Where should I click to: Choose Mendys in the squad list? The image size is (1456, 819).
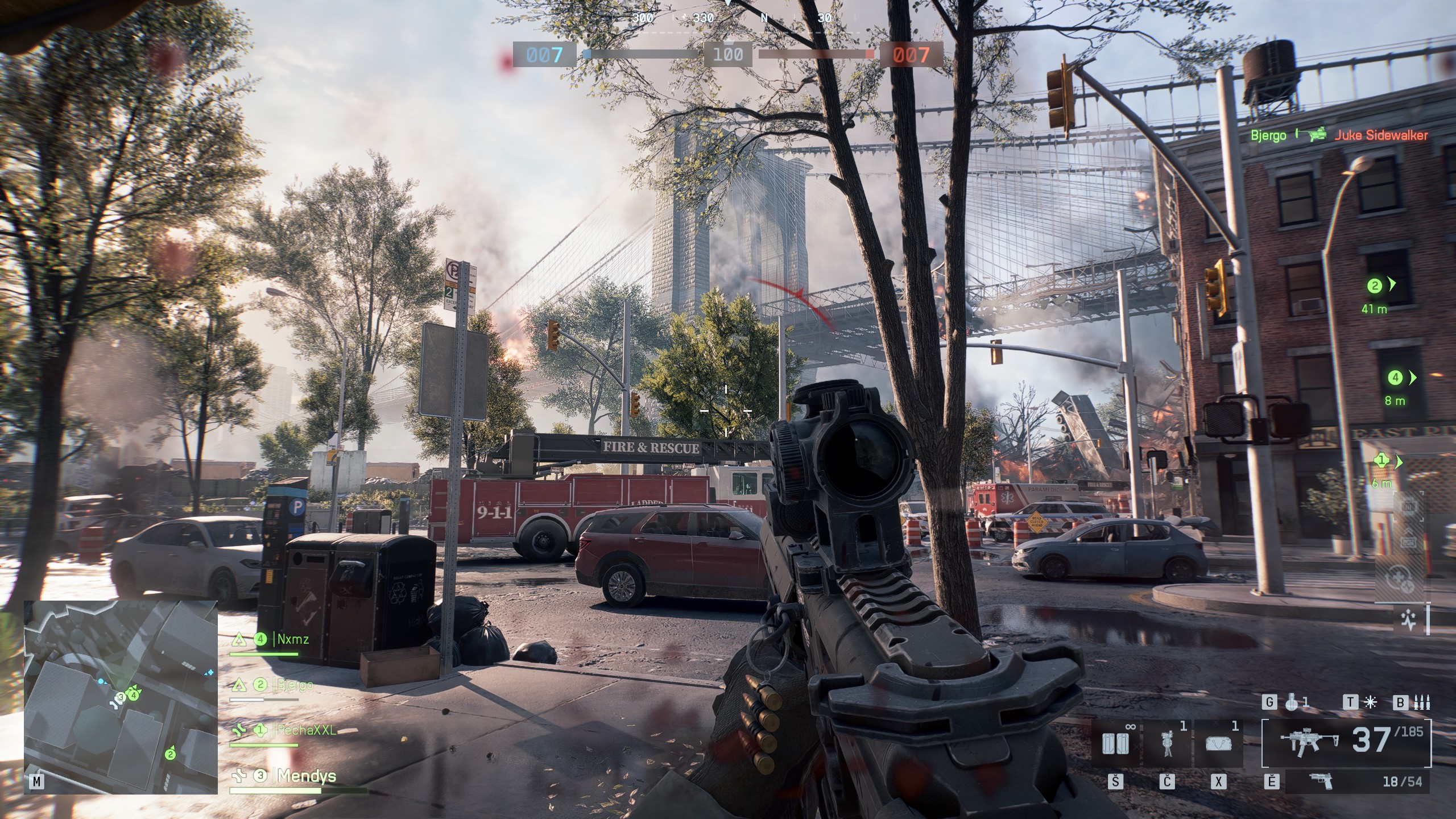(306, 776)
